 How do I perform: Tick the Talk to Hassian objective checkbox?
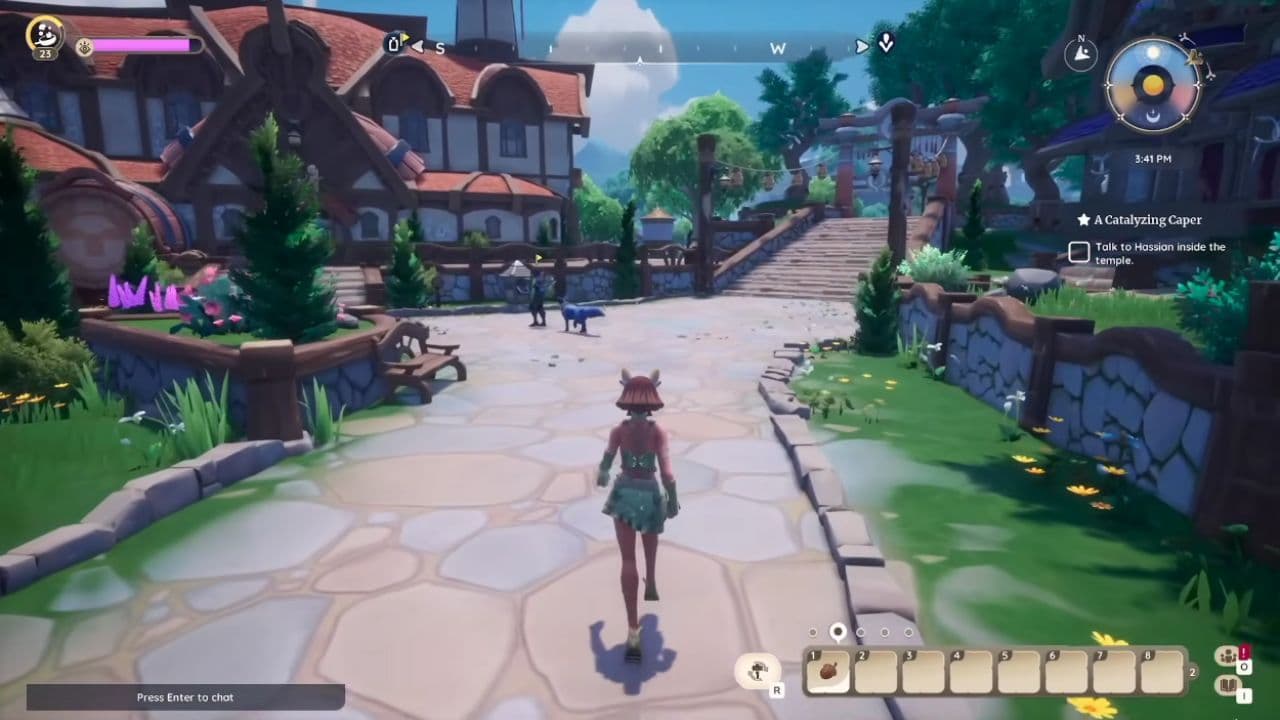(x=1079, y=253)
